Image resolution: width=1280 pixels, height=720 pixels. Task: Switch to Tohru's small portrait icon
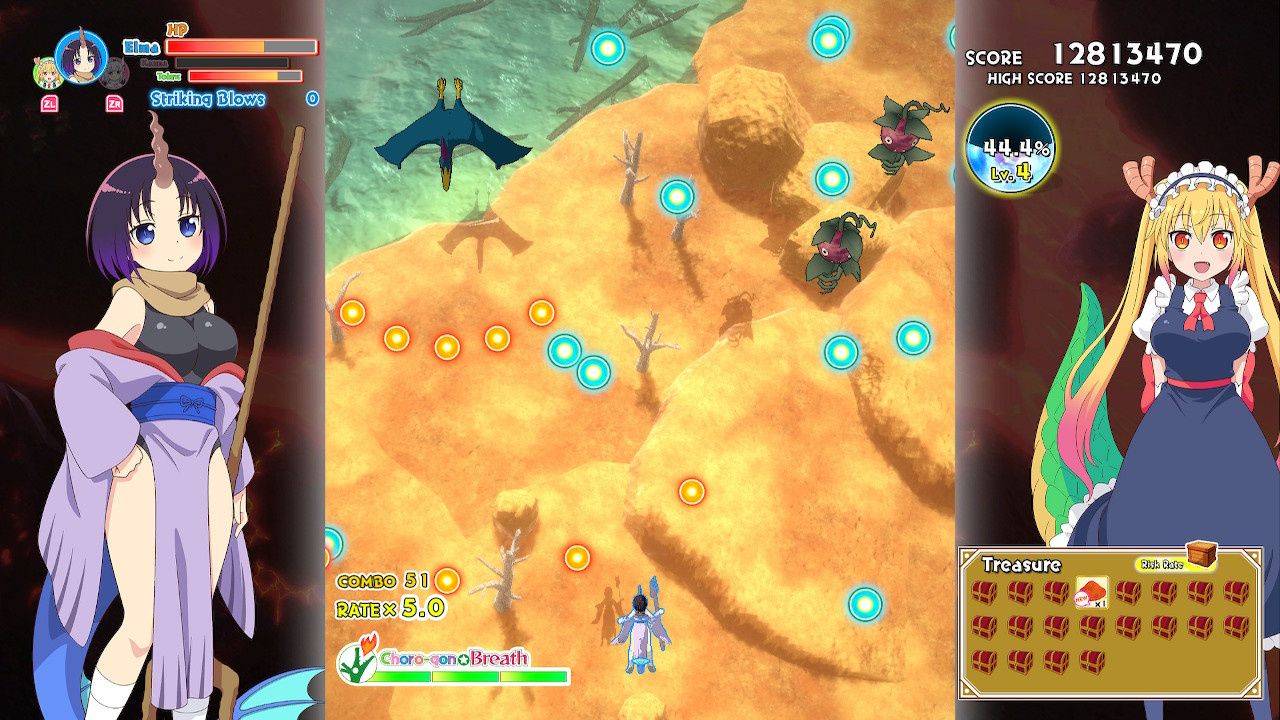pos(46,72)
